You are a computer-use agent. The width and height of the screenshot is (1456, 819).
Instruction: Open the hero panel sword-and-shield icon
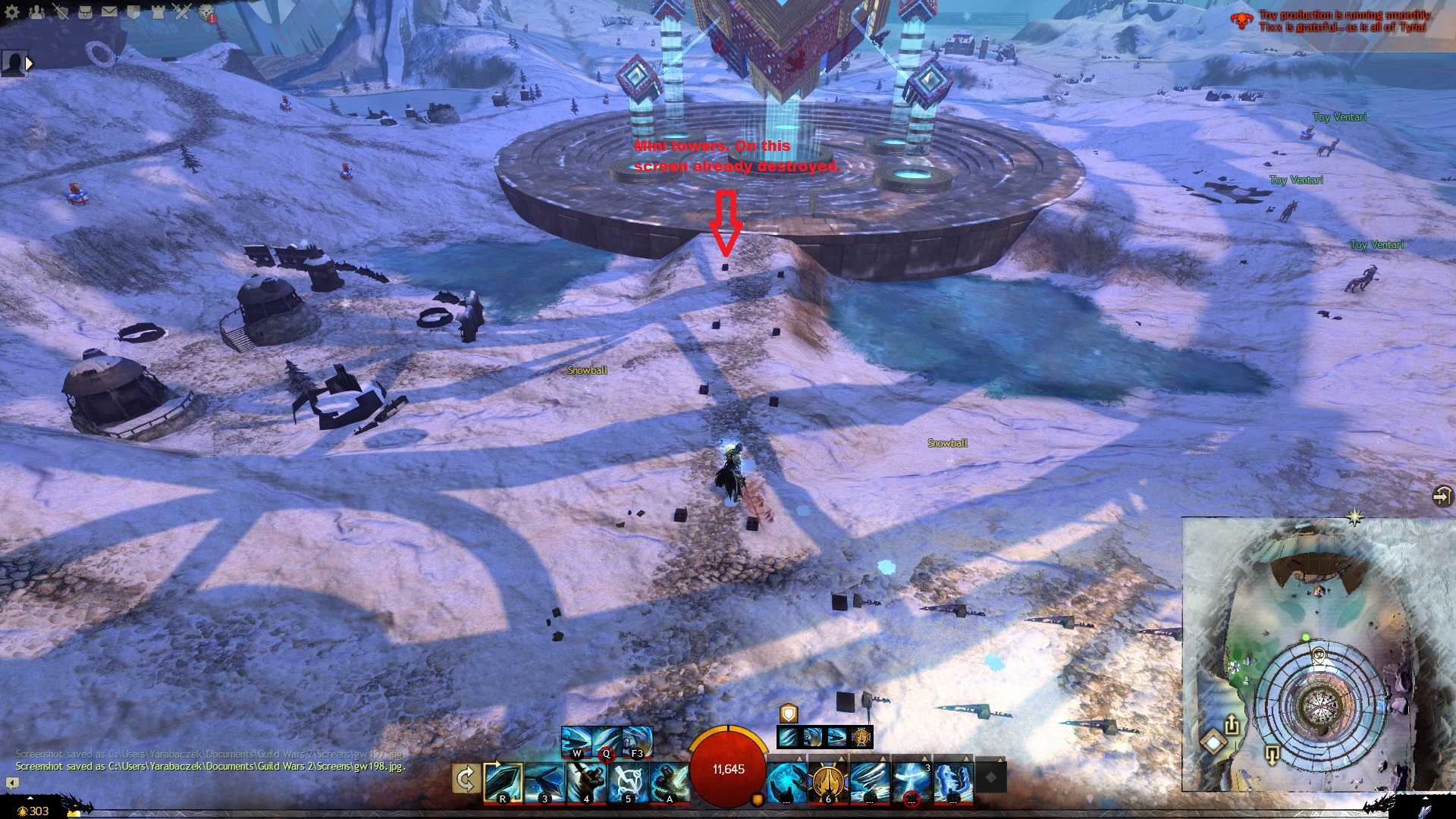[x=61, y=11]
